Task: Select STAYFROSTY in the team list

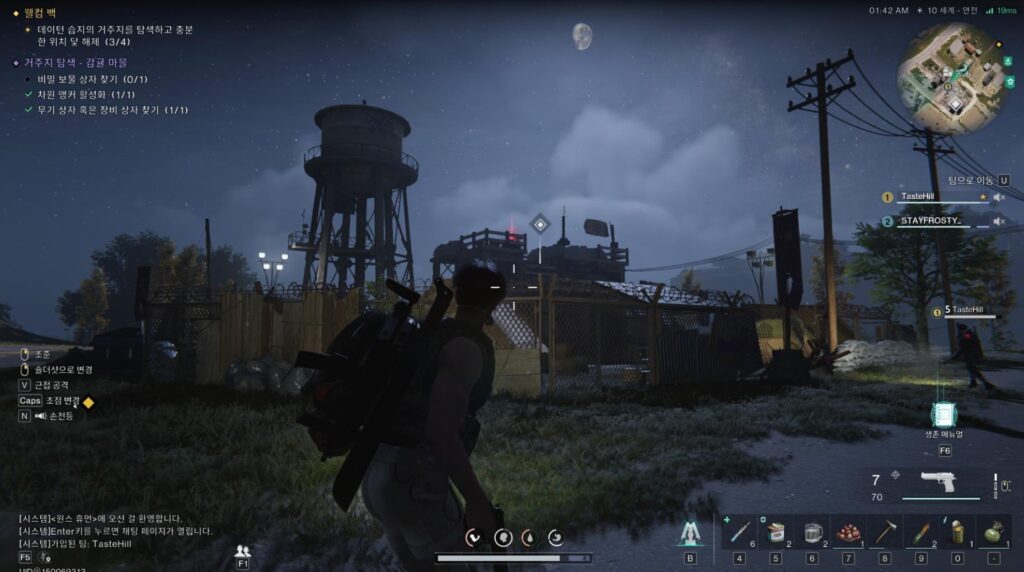Action: [930, 221]
